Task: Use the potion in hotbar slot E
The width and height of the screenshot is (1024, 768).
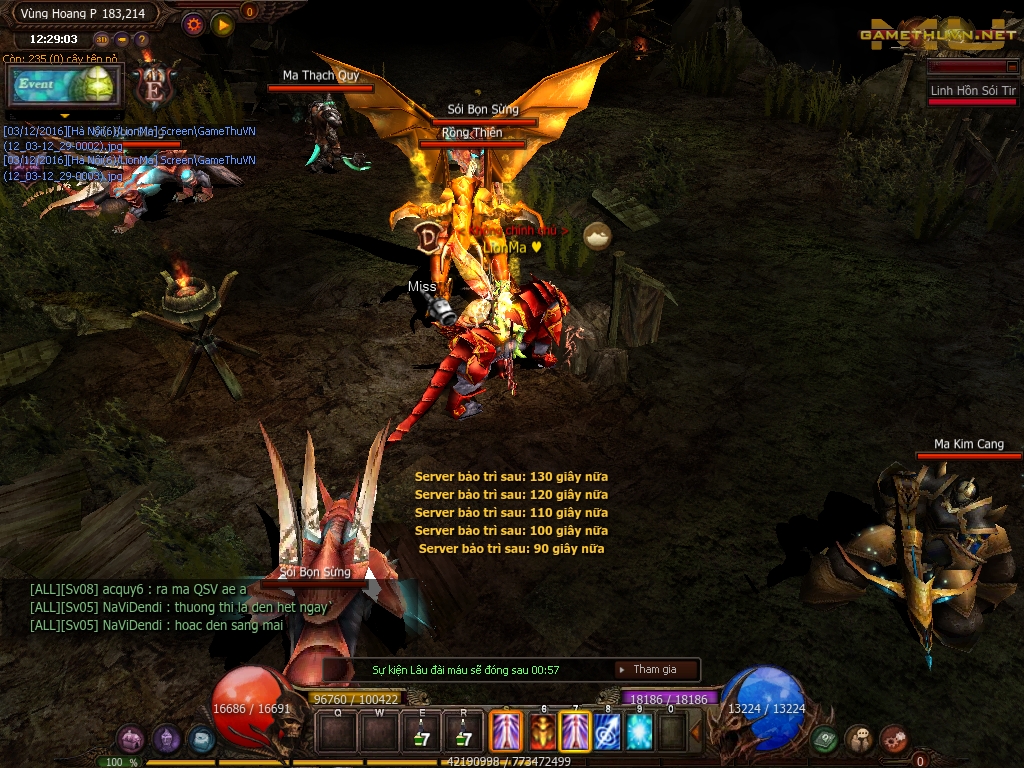Action: click(x=421, y=732)
